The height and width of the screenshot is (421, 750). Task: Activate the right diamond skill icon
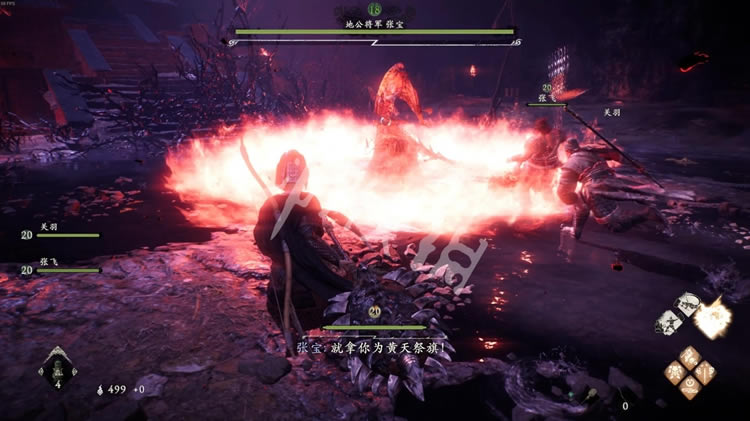[x=702, y=371]
